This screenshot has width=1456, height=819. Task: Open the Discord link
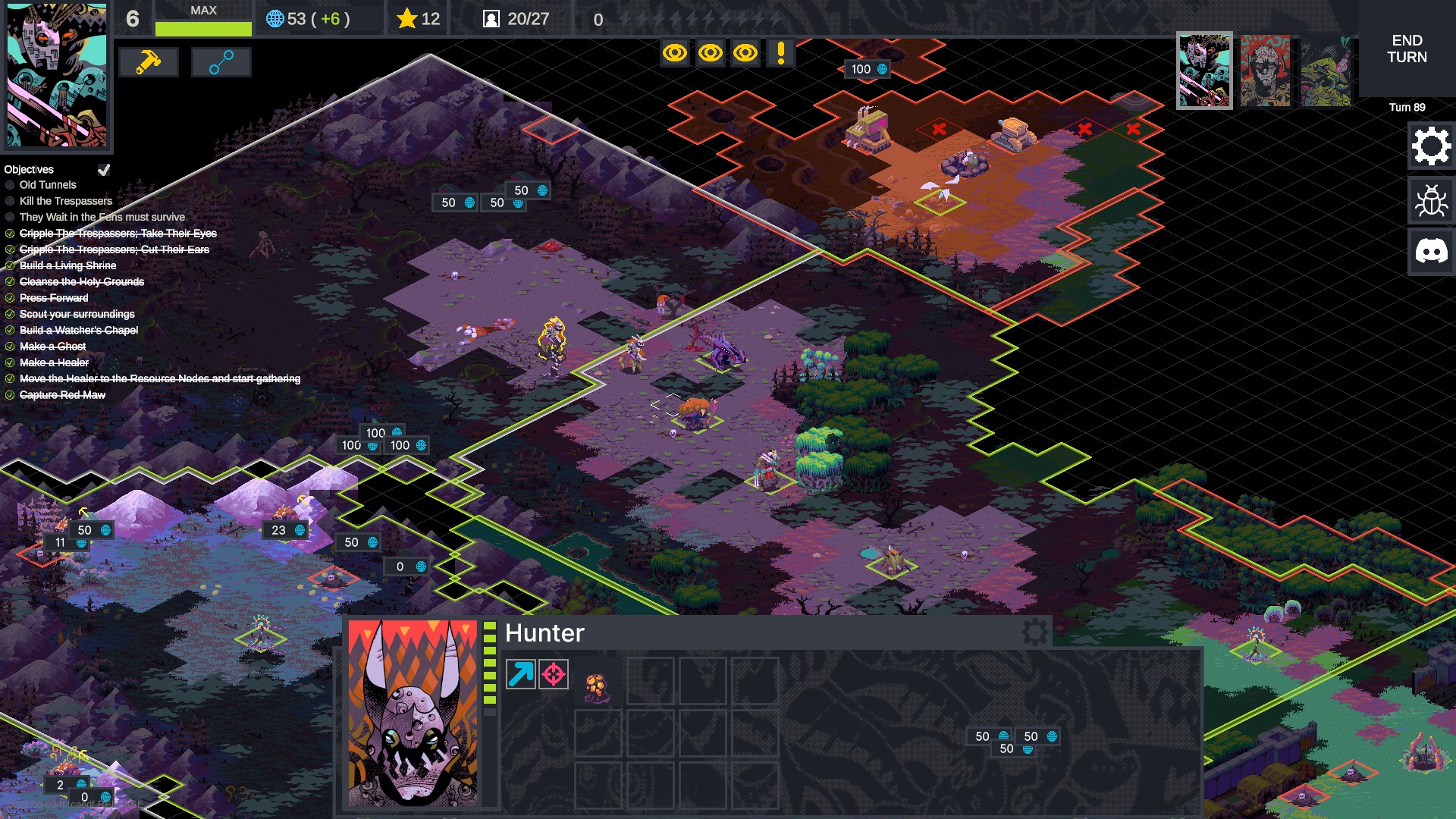pyautogui.click(x=1430, y=252)
